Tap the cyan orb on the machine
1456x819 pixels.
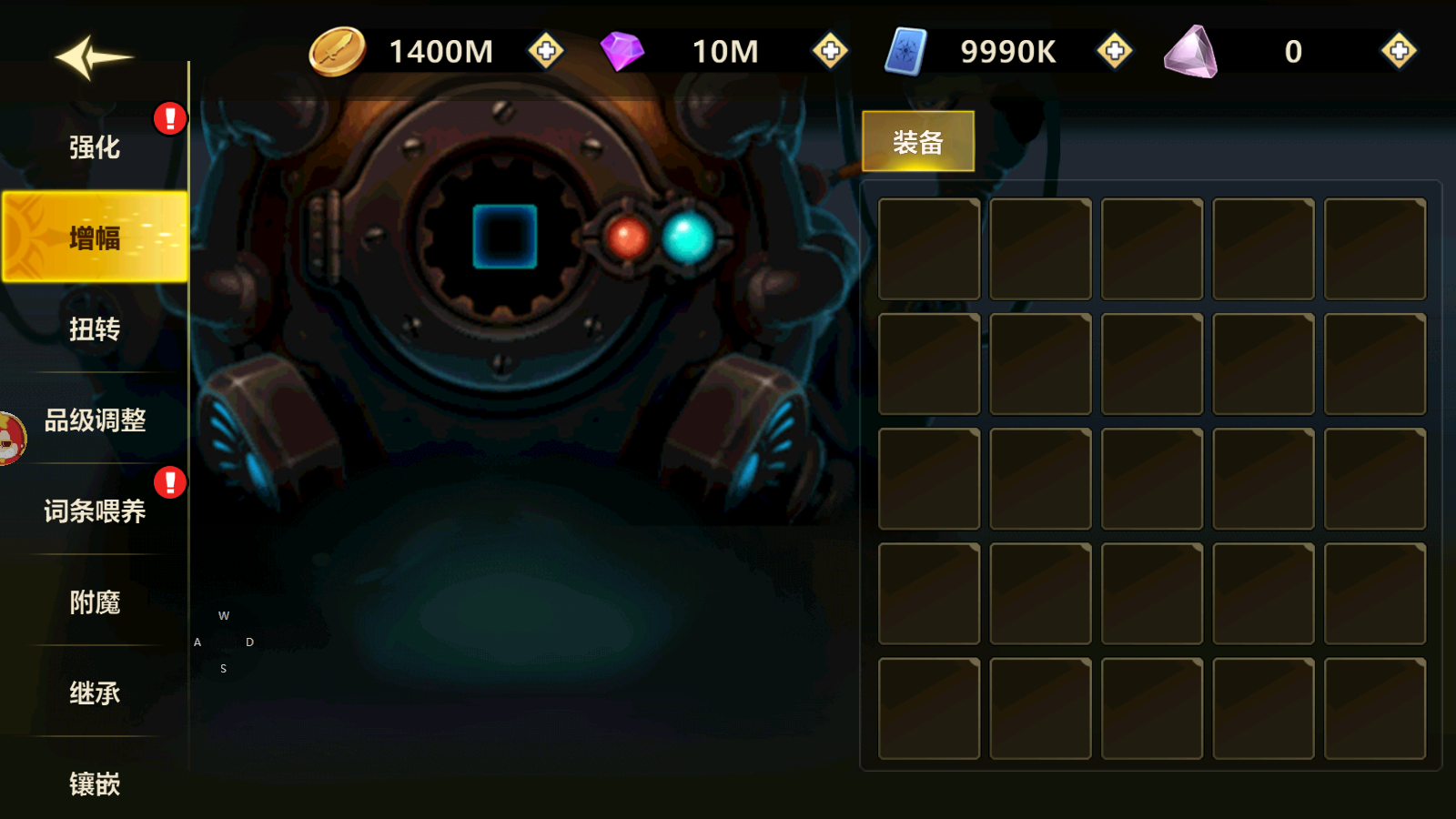coord(688,238)
